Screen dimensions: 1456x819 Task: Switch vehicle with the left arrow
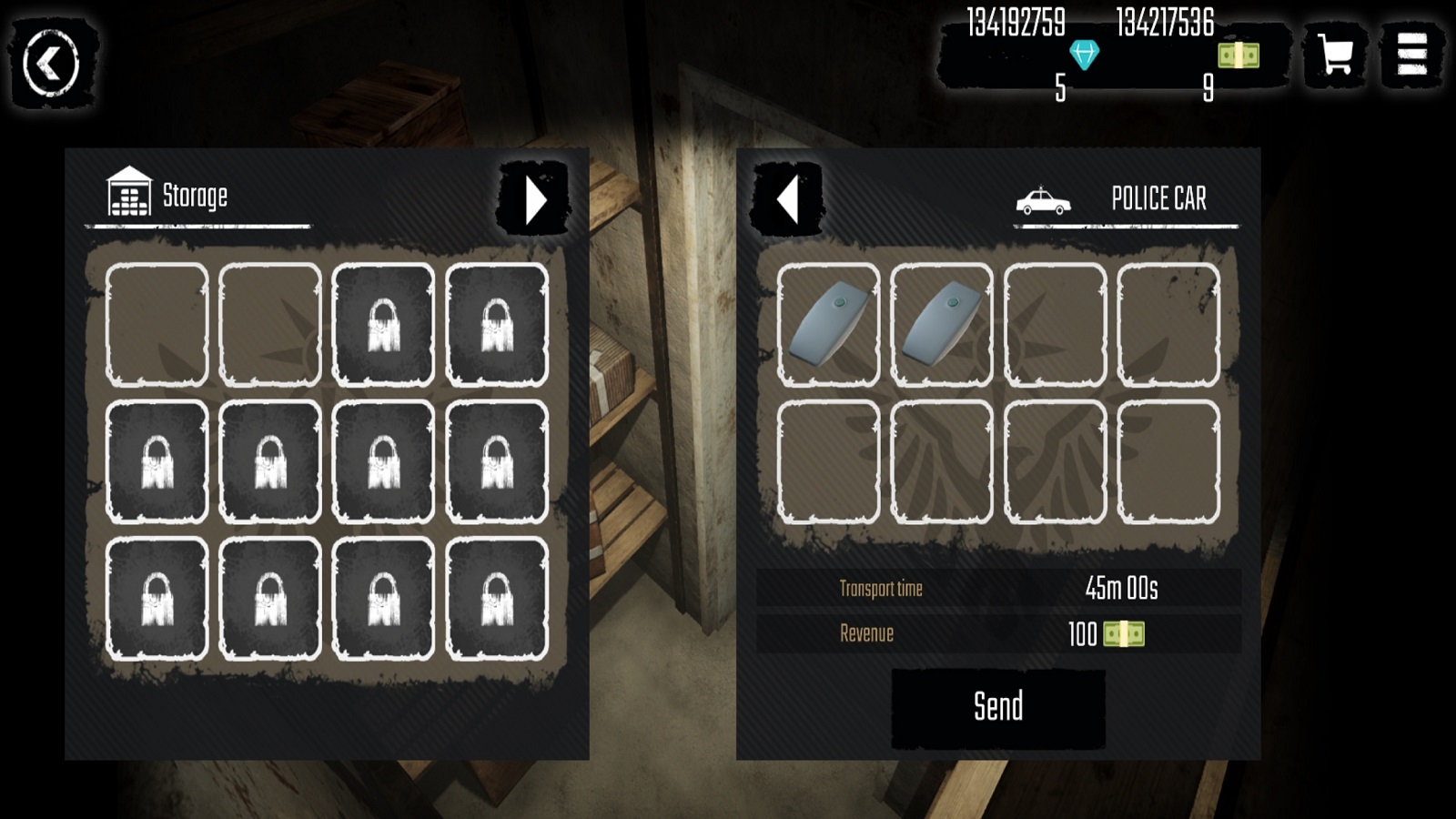pyautogui.click(x=788, y=199)
